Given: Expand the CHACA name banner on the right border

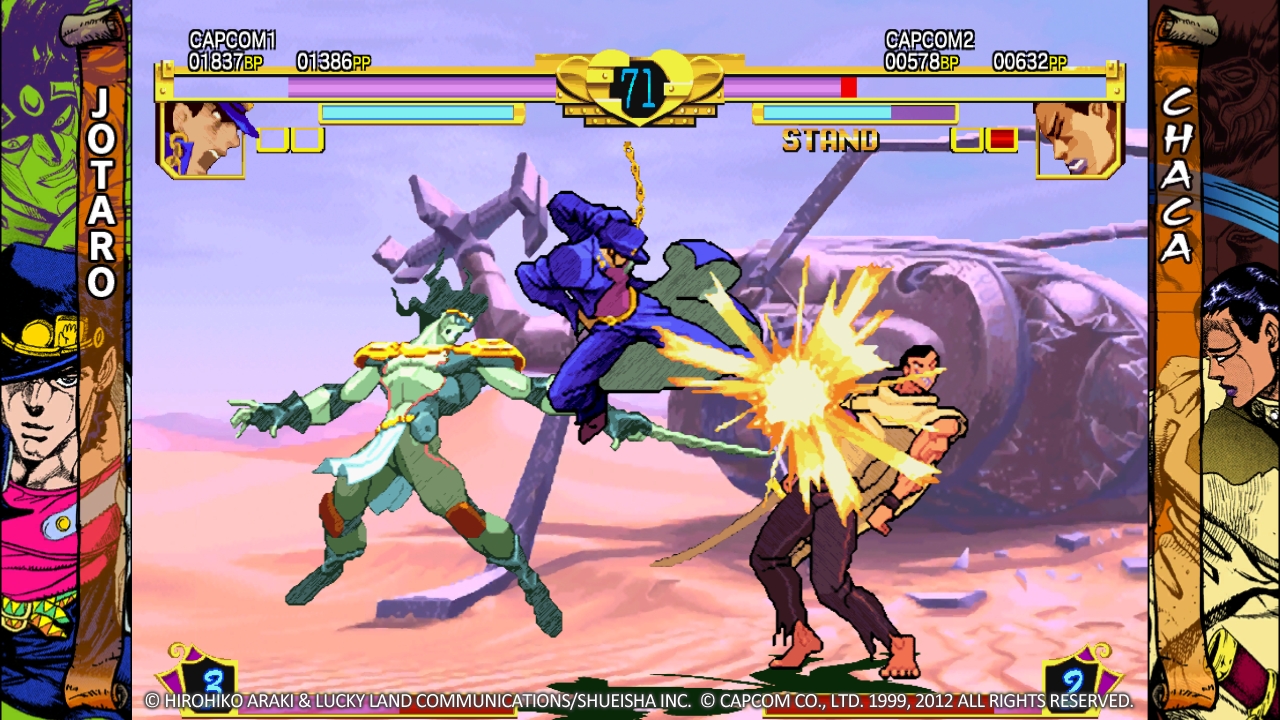Looking at the screenshot, I should (x=1176, y=180).
